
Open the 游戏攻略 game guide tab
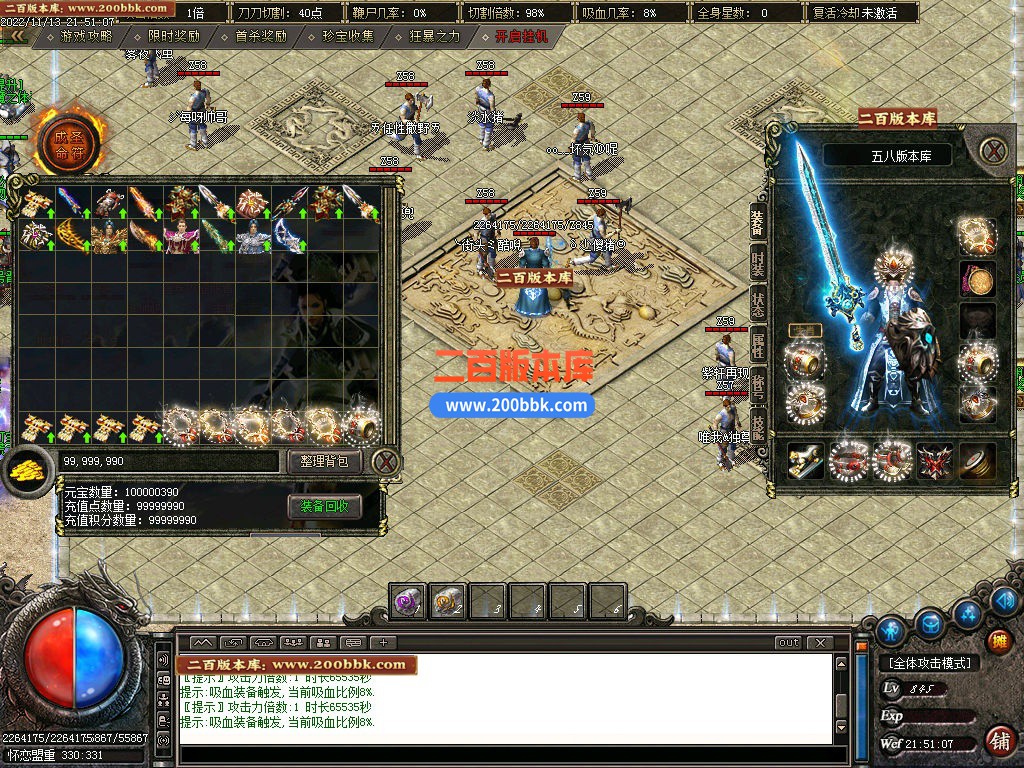[86, 36]
